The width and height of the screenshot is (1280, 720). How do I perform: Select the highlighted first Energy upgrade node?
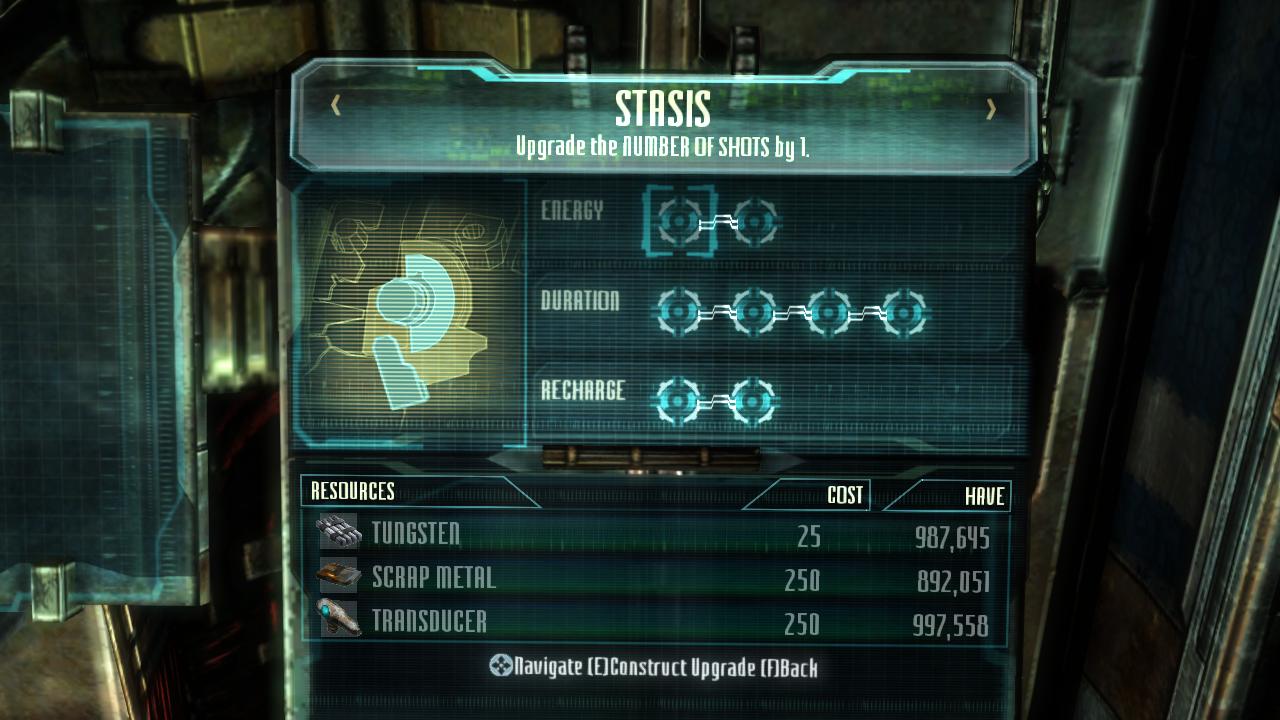[680, 220]
